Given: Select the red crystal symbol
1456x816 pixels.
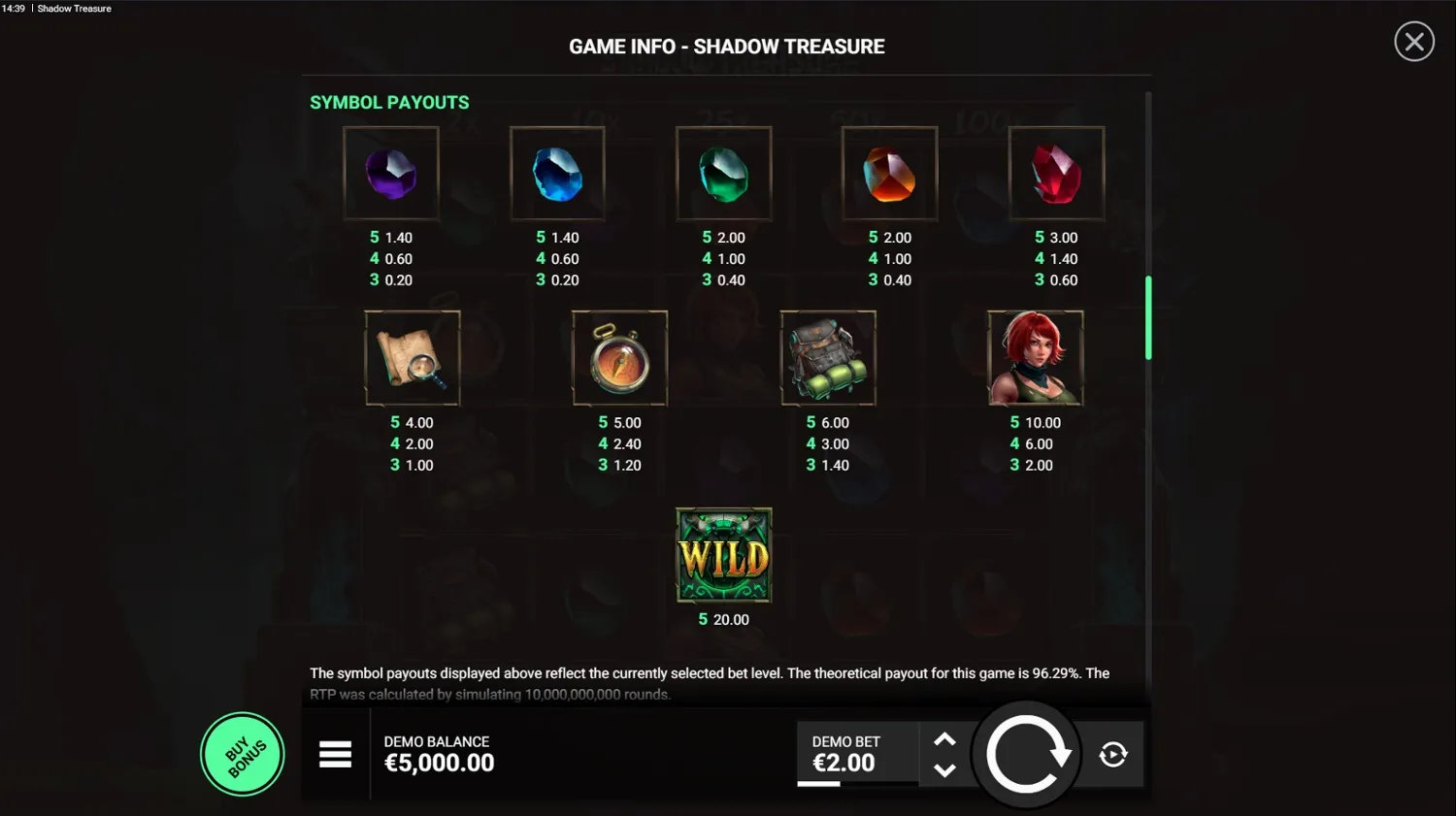Looking at the screenshot, I should click(1057, 173).
